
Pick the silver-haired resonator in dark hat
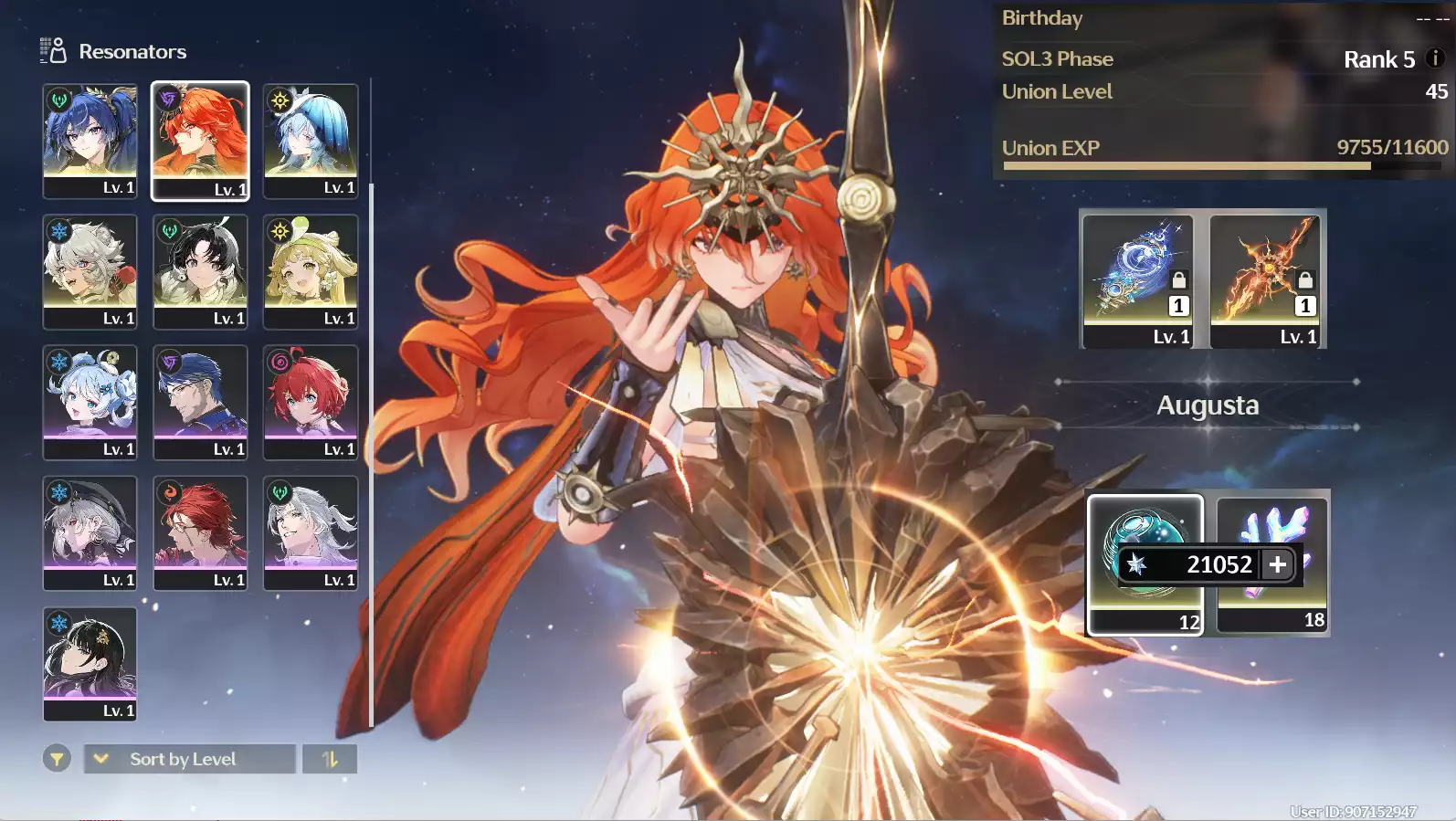click(90, 532)
